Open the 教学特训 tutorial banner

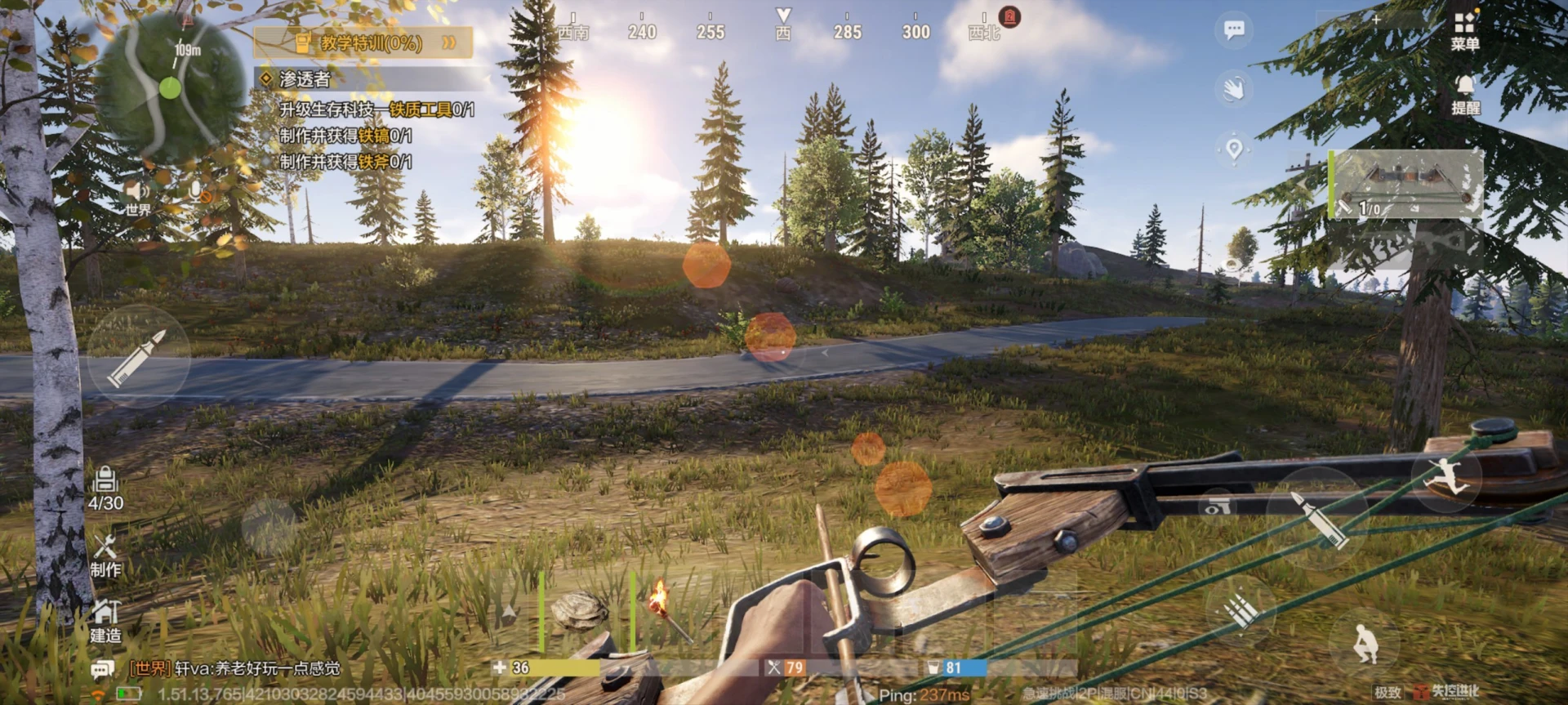(364, 42)
